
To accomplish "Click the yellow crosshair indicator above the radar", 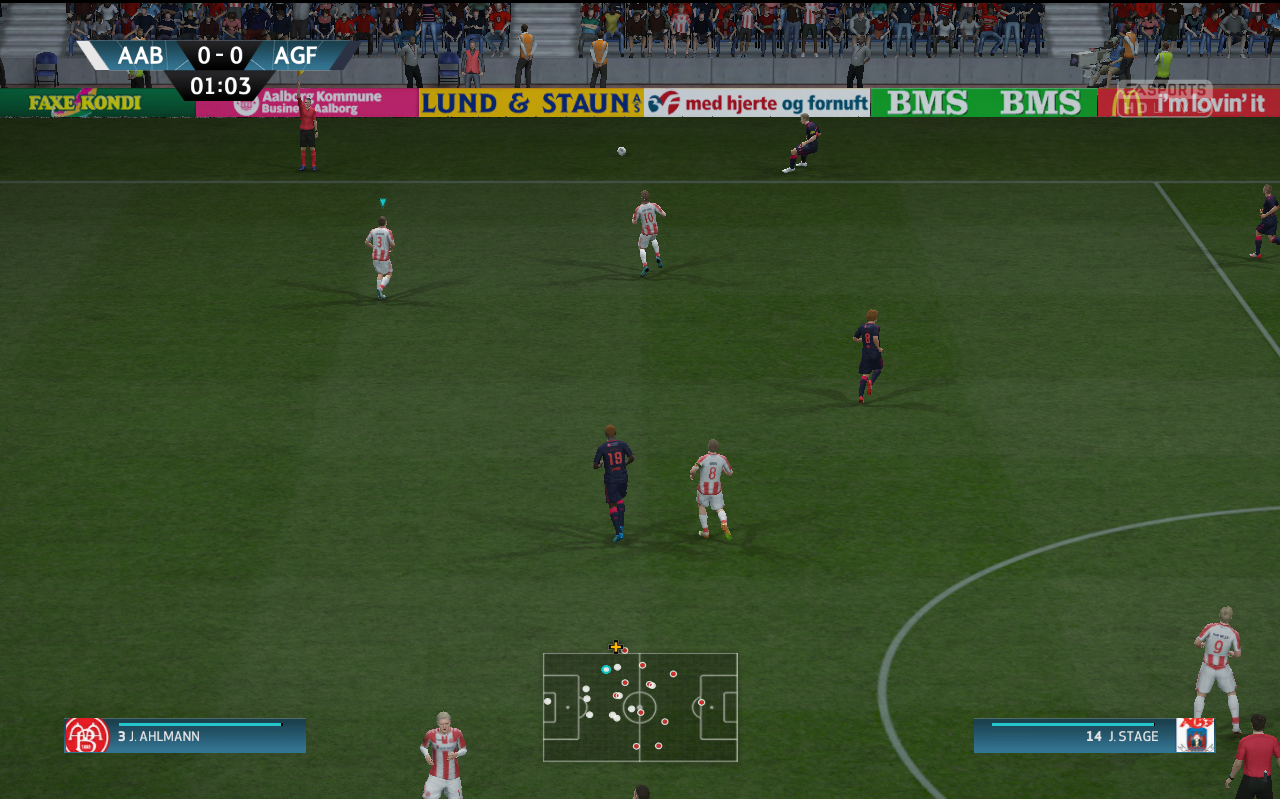I will pos(614,646).
